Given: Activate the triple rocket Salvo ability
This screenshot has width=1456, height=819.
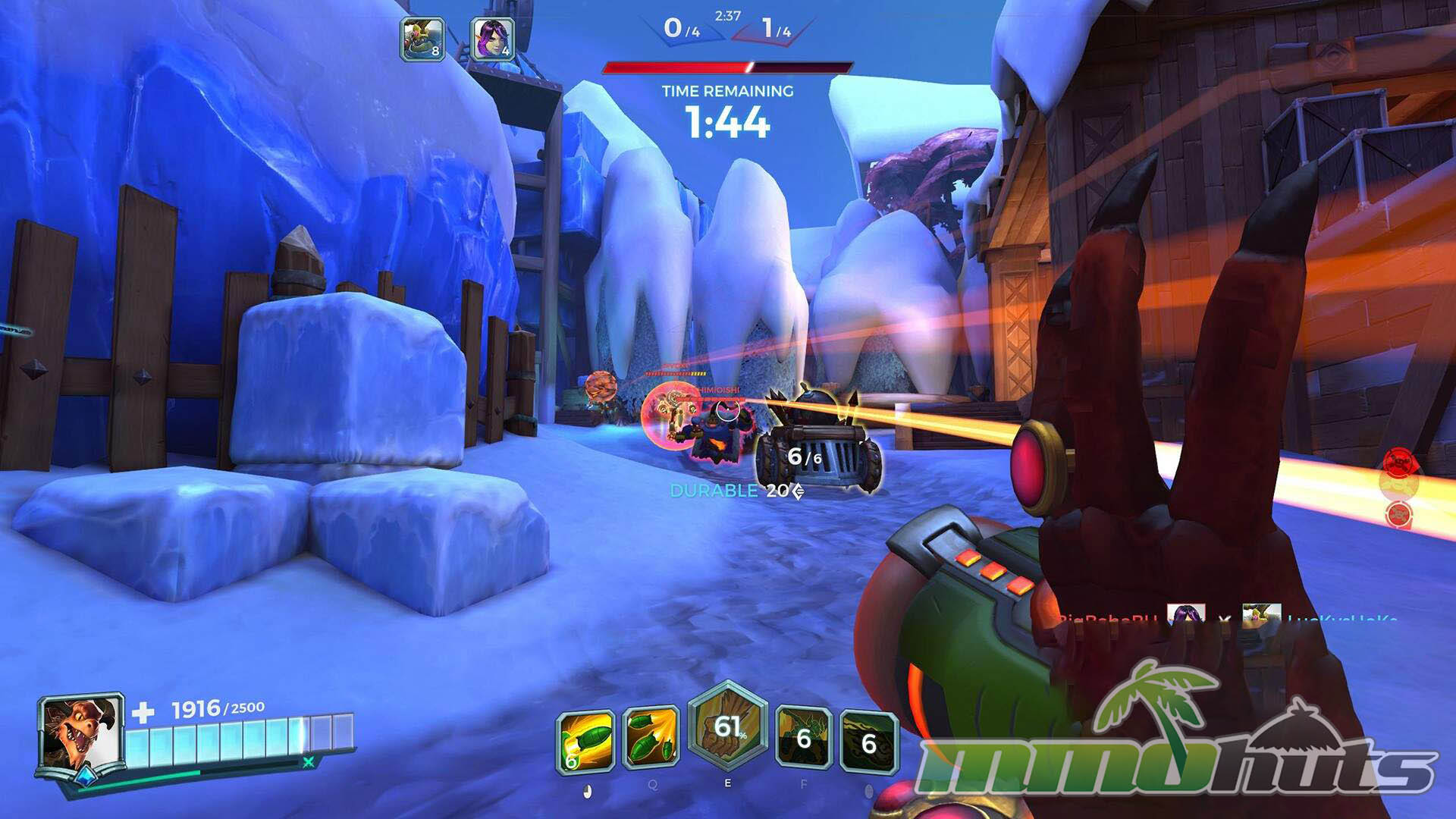Looking at the screenshot, I should point(651,737).
